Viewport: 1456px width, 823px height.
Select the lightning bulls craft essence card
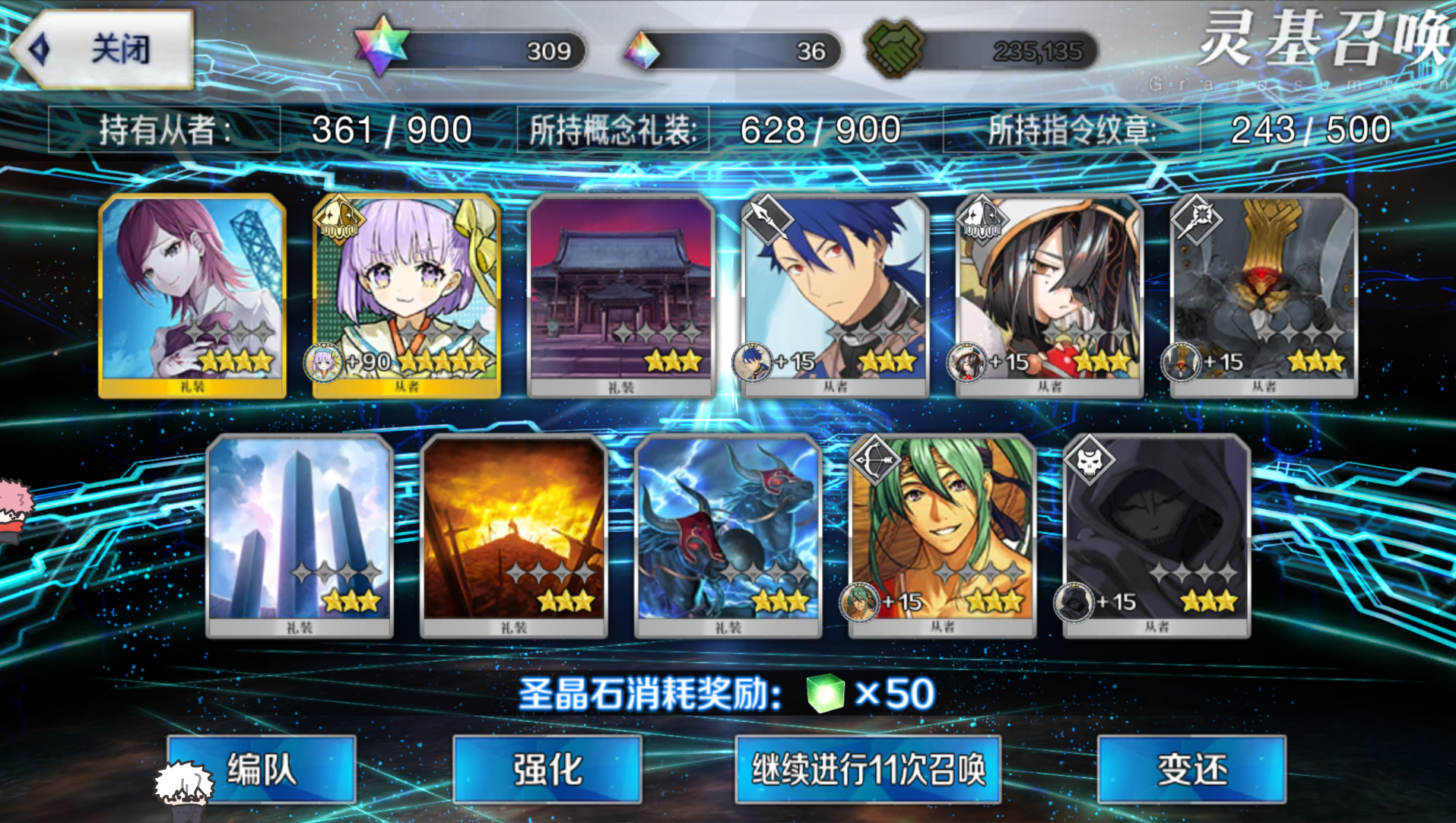728,535
